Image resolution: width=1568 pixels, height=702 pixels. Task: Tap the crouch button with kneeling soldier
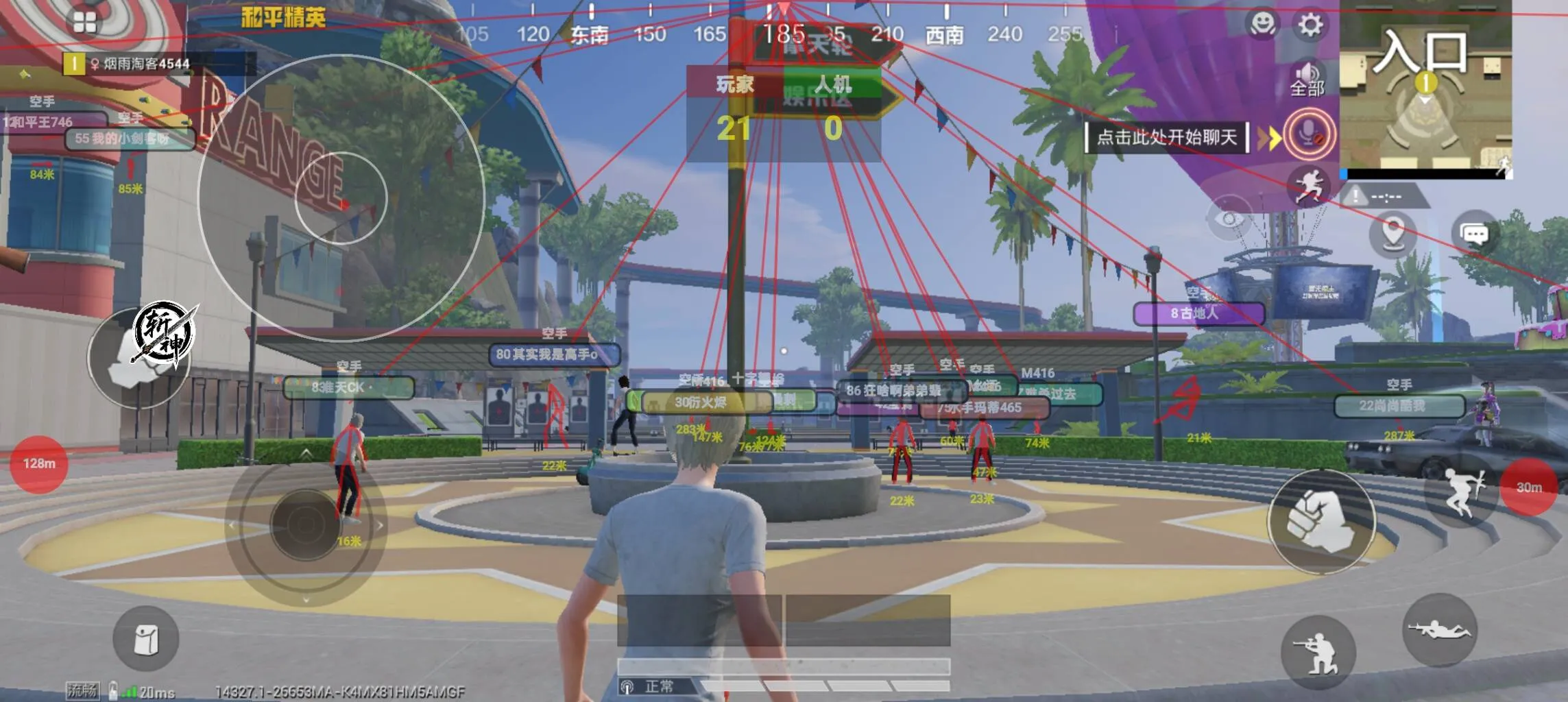(x=1317, y=653)
